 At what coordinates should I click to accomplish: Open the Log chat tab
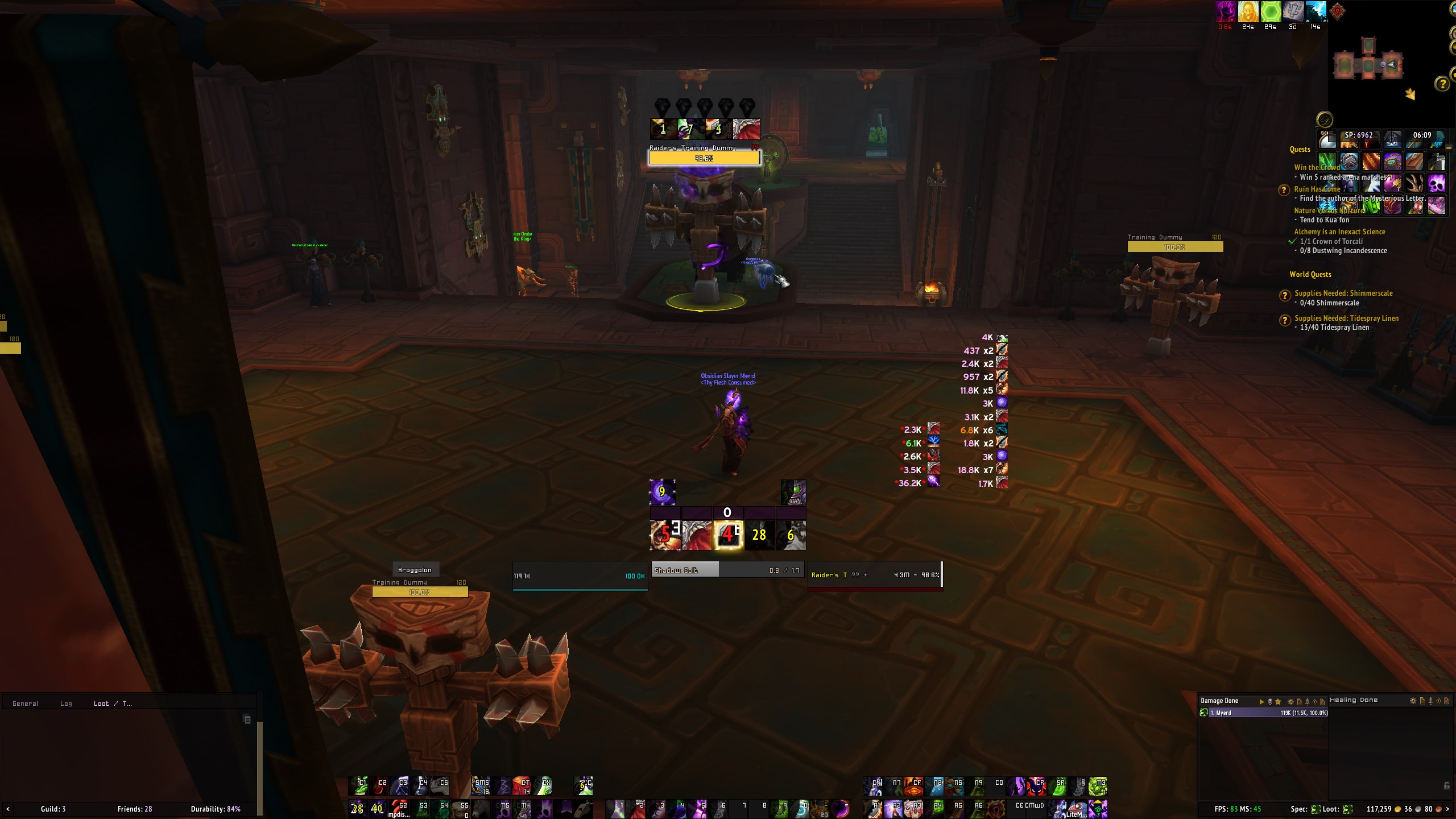pos(66,704)
